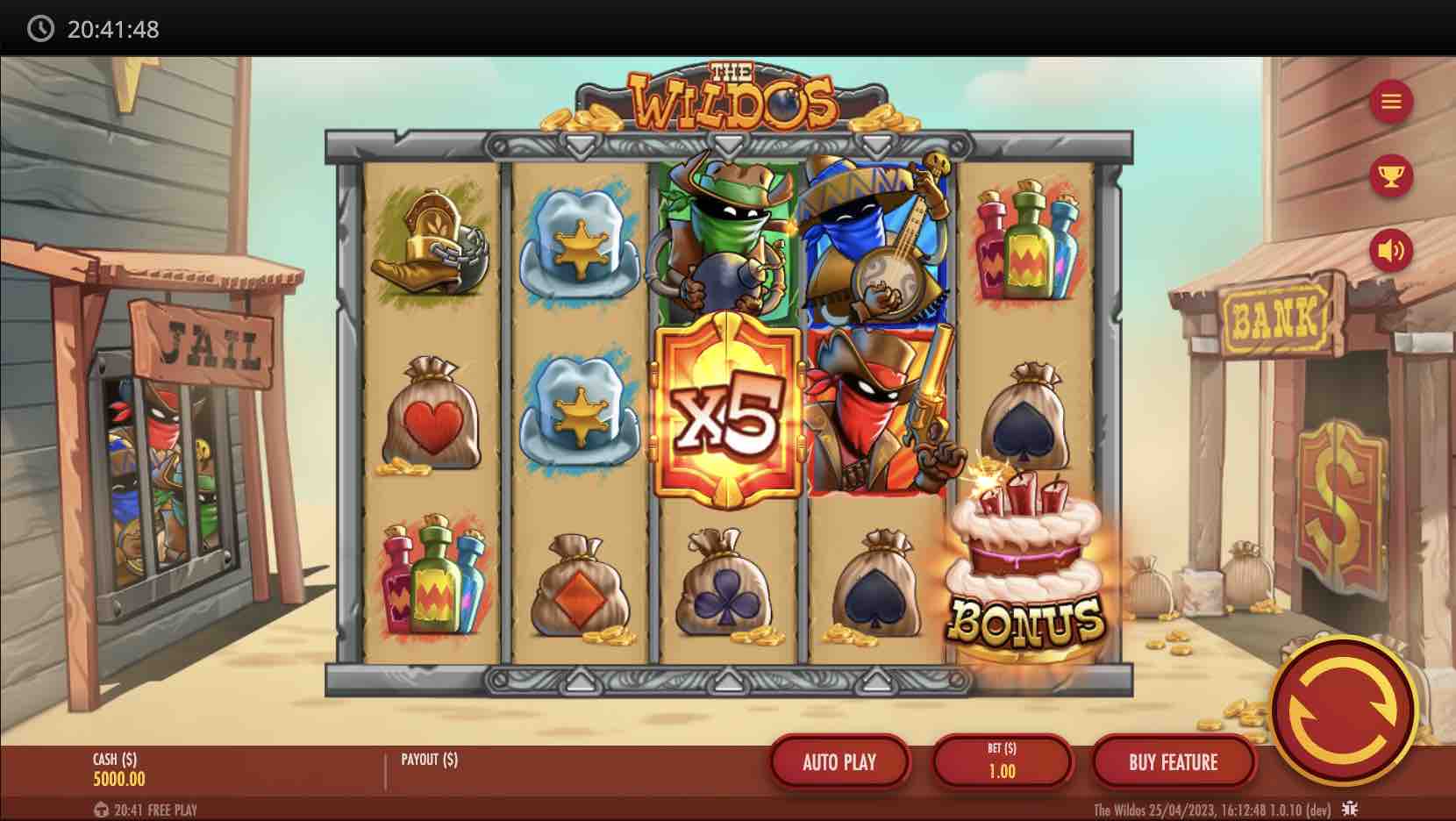Click the bug icon in the footer
This screenshot has width=1456, height=821.
point(1350,809)
